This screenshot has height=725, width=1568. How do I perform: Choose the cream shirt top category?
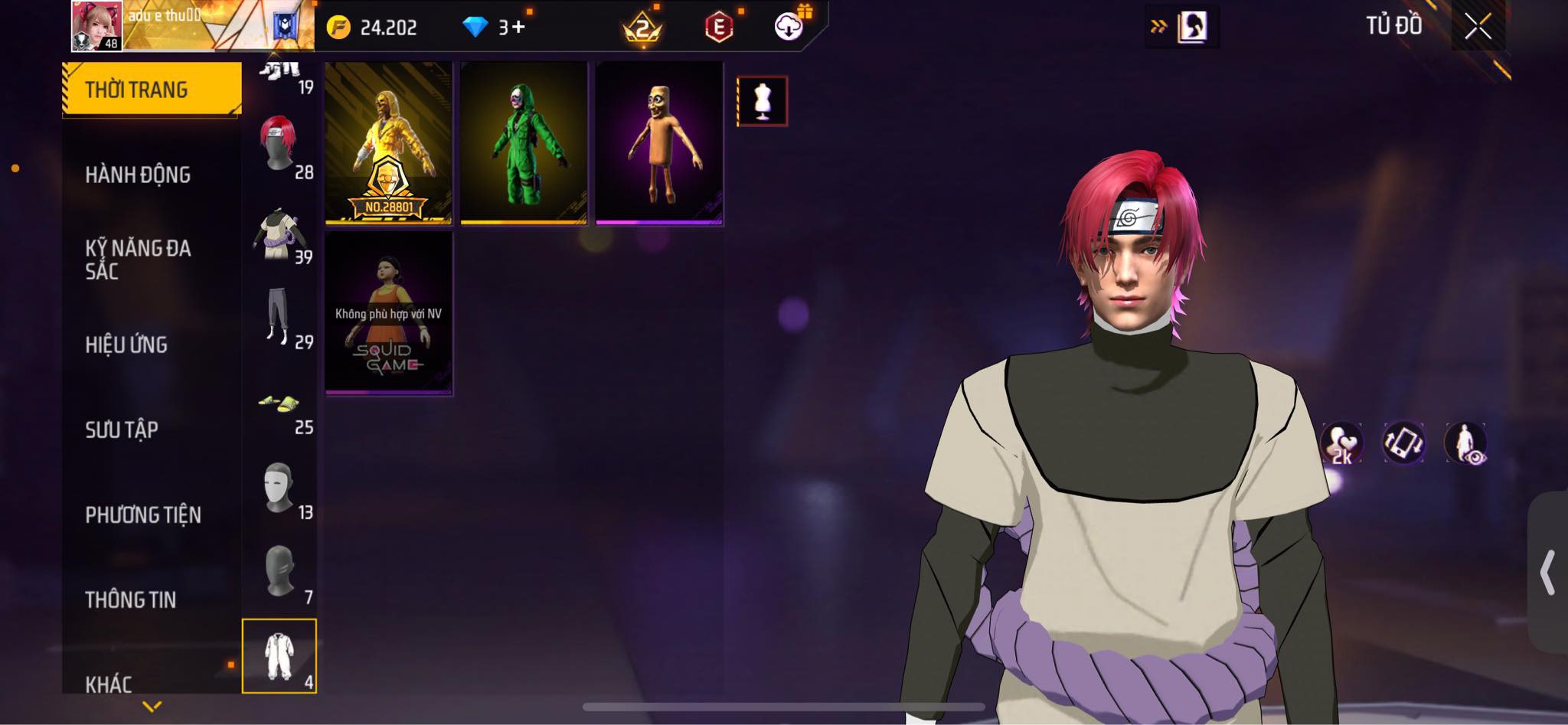click(279, 234)
